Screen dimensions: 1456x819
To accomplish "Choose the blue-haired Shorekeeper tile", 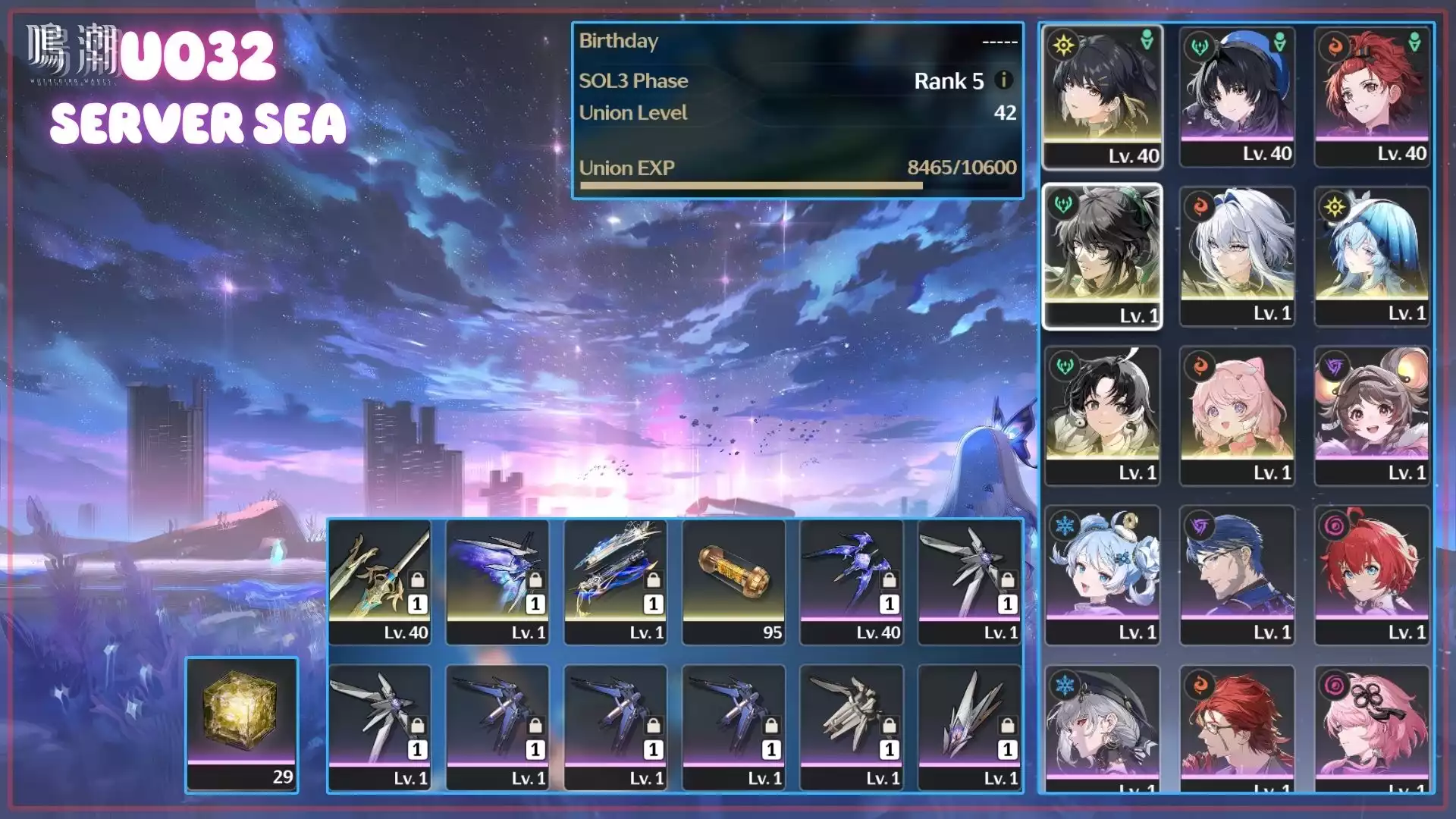I will [1372, 256].
